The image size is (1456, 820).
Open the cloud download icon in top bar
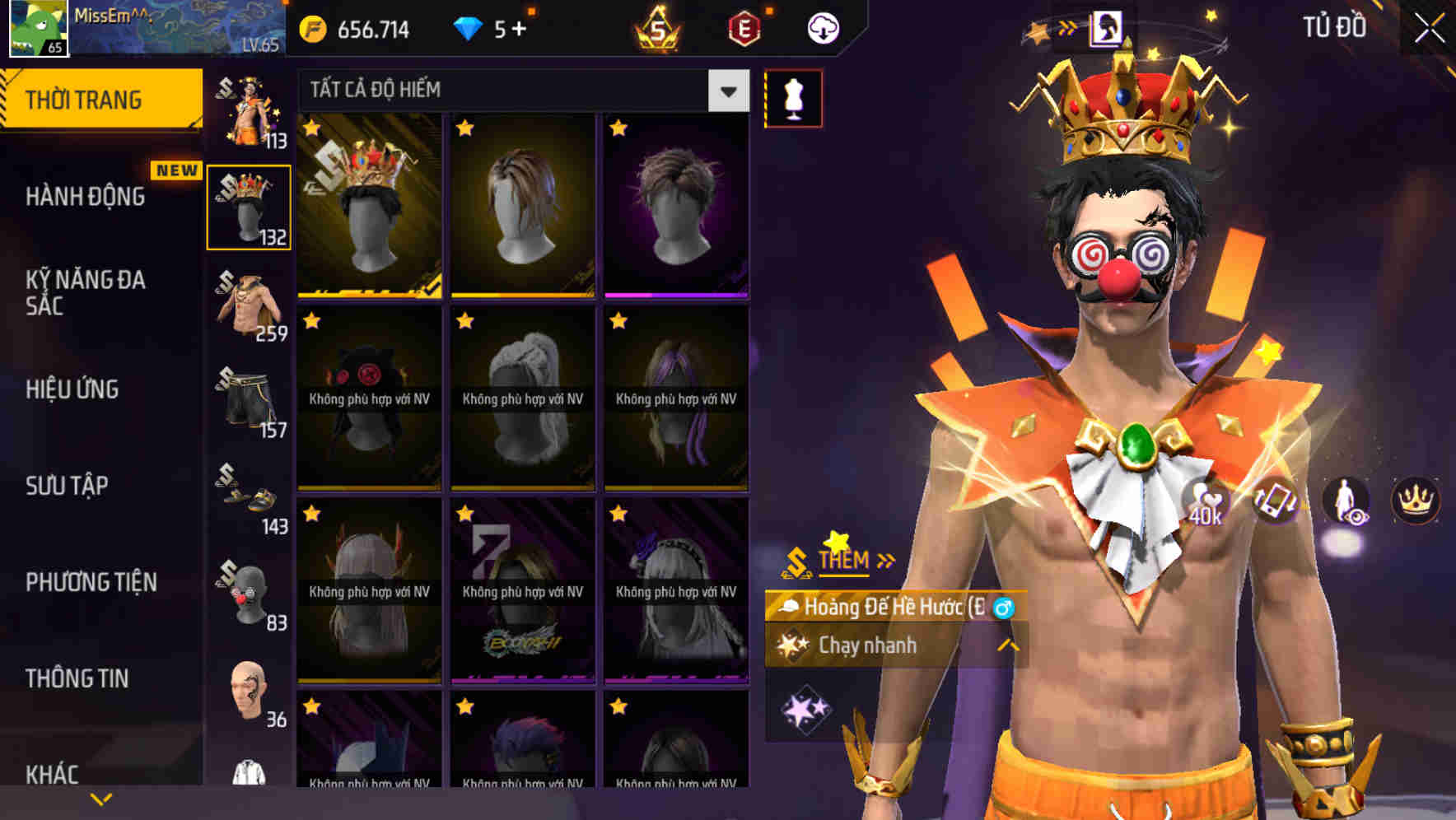(824, 26)
